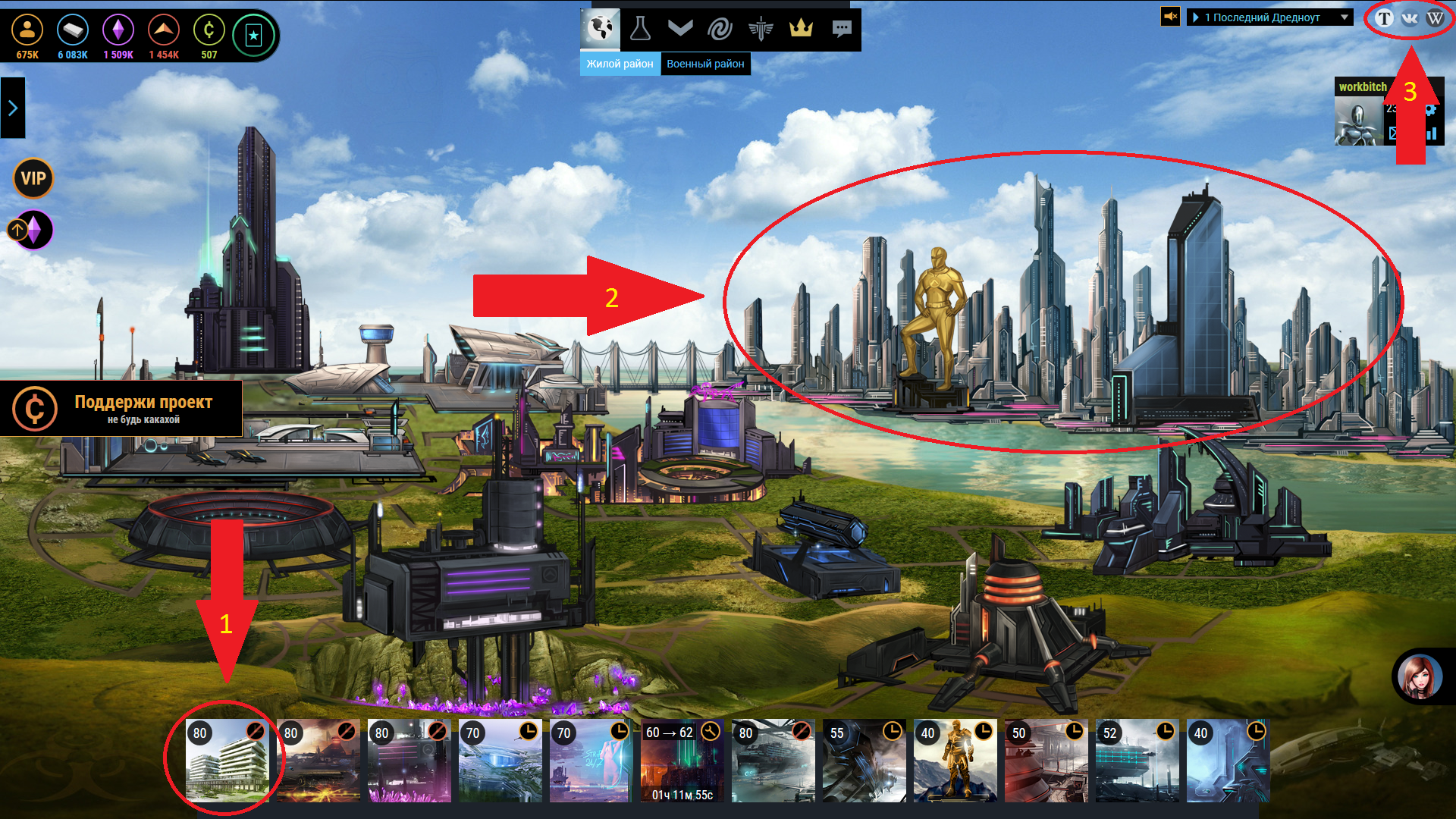Switch to the Военный район tab
The image size is (1456, 819).
(705, 64)
